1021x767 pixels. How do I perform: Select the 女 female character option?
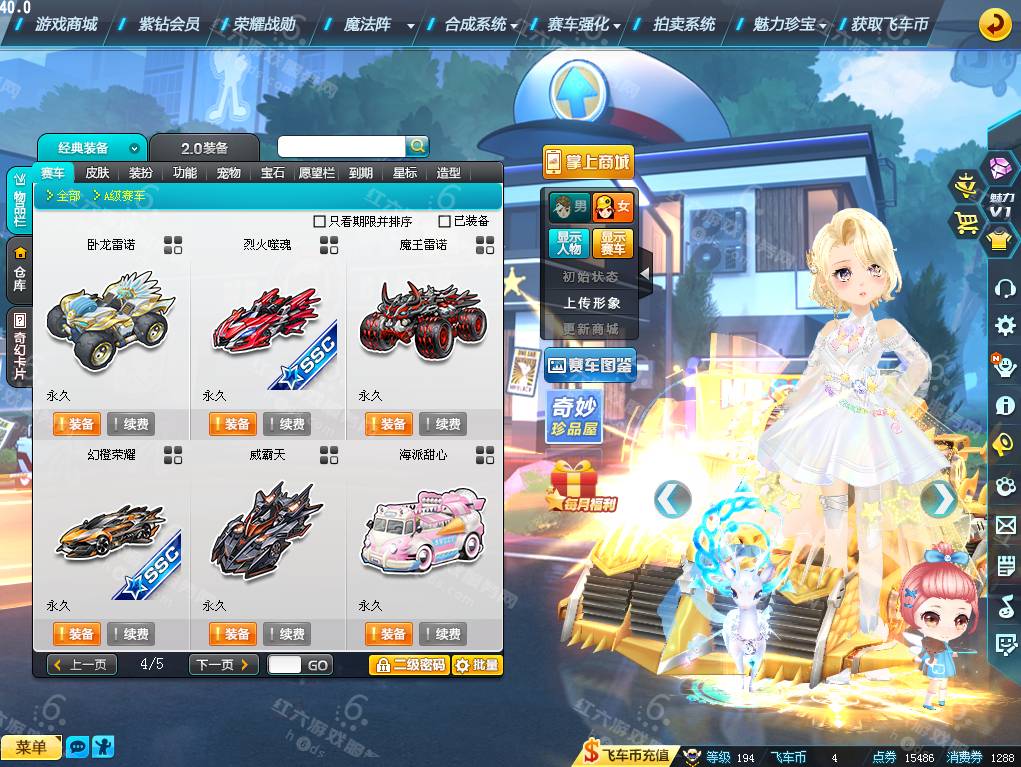pos(613,207)
